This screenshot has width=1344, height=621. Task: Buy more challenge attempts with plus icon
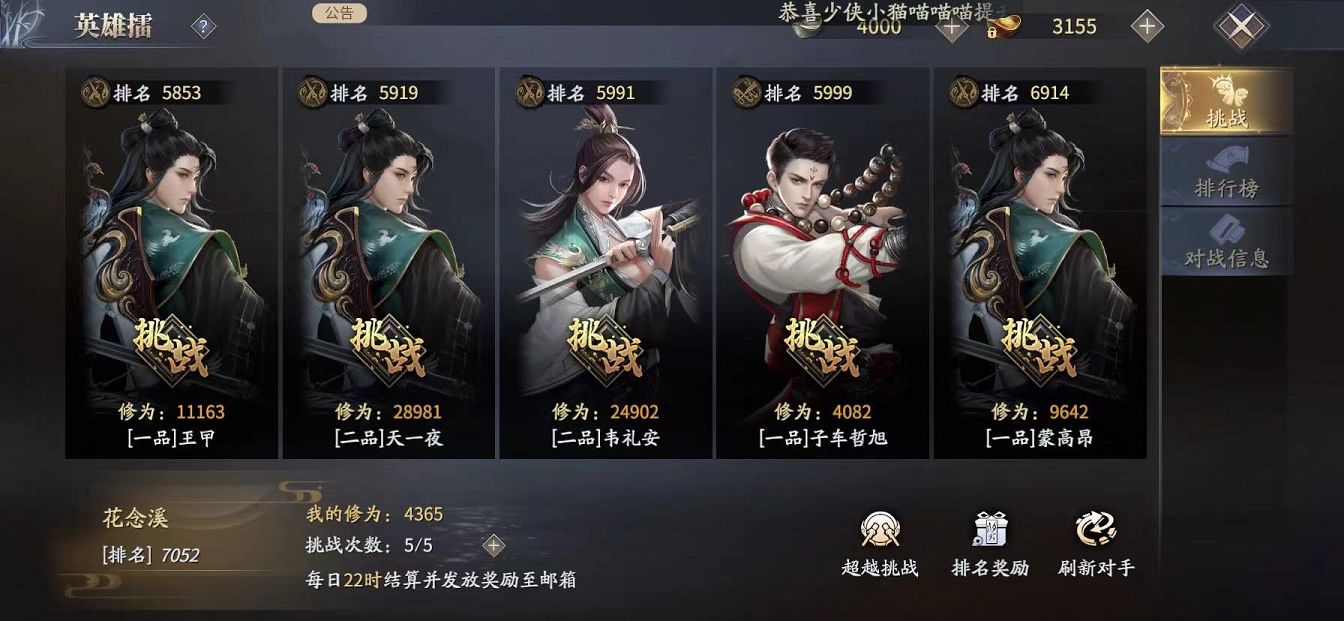point(493,545)
